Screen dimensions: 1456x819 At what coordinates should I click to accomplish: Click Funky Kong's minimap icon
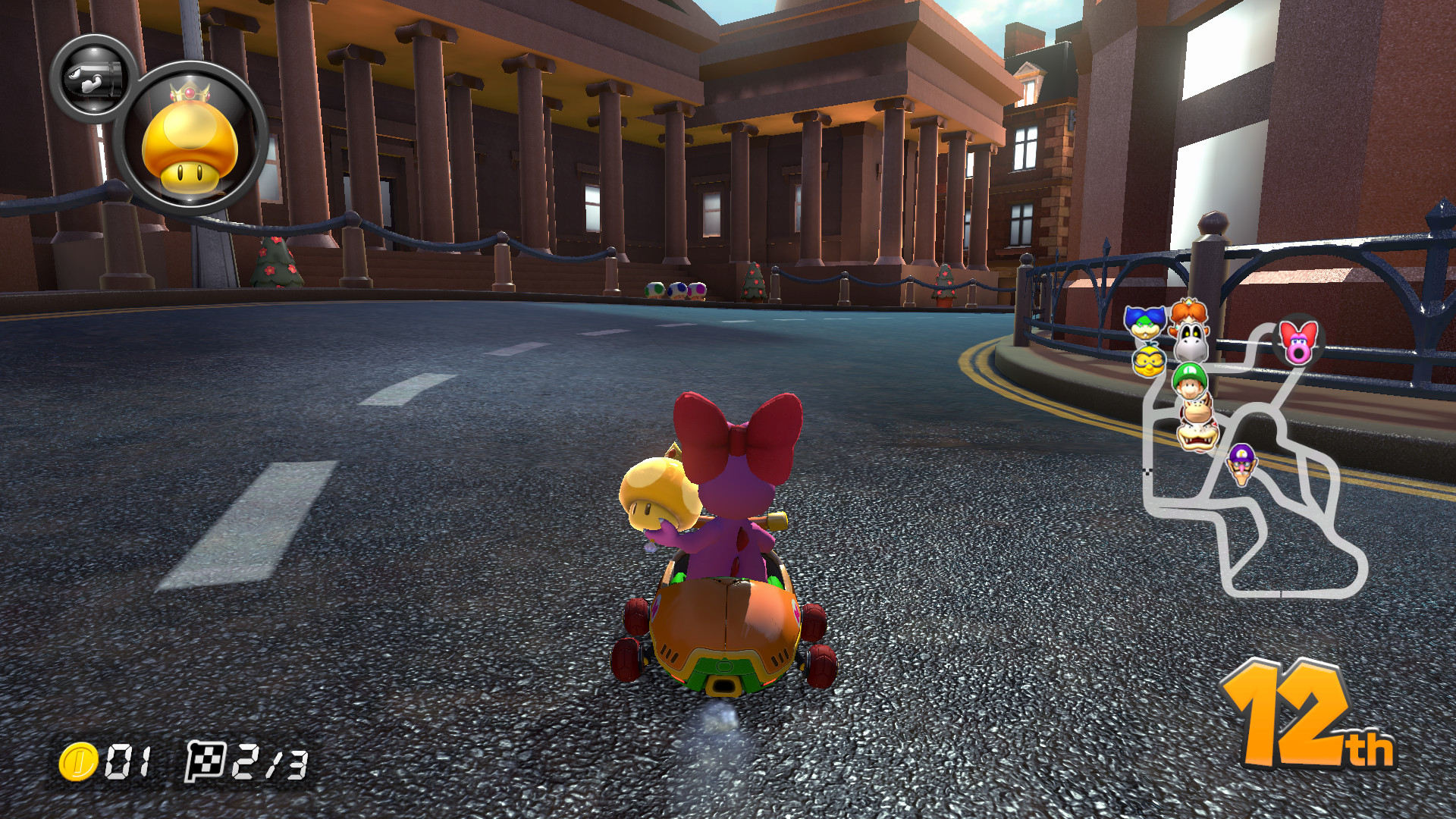(x=1197, y=409)
